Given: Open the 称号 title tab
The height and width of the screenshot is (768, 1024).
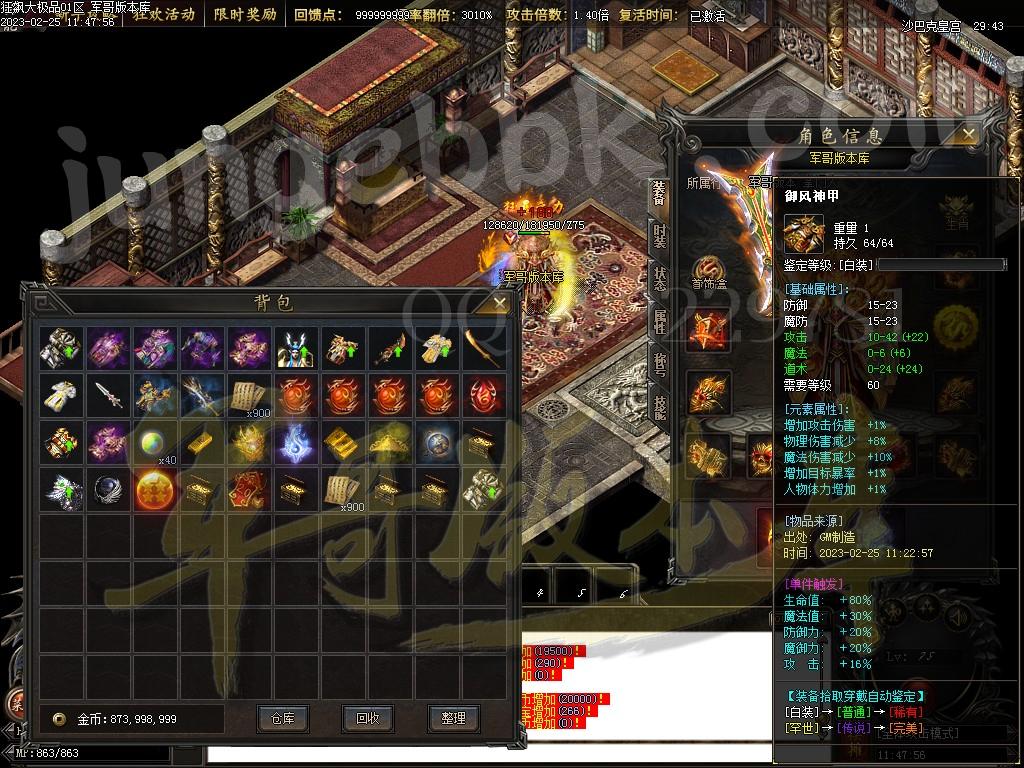Looking at the screenshot, I should 659,363.
